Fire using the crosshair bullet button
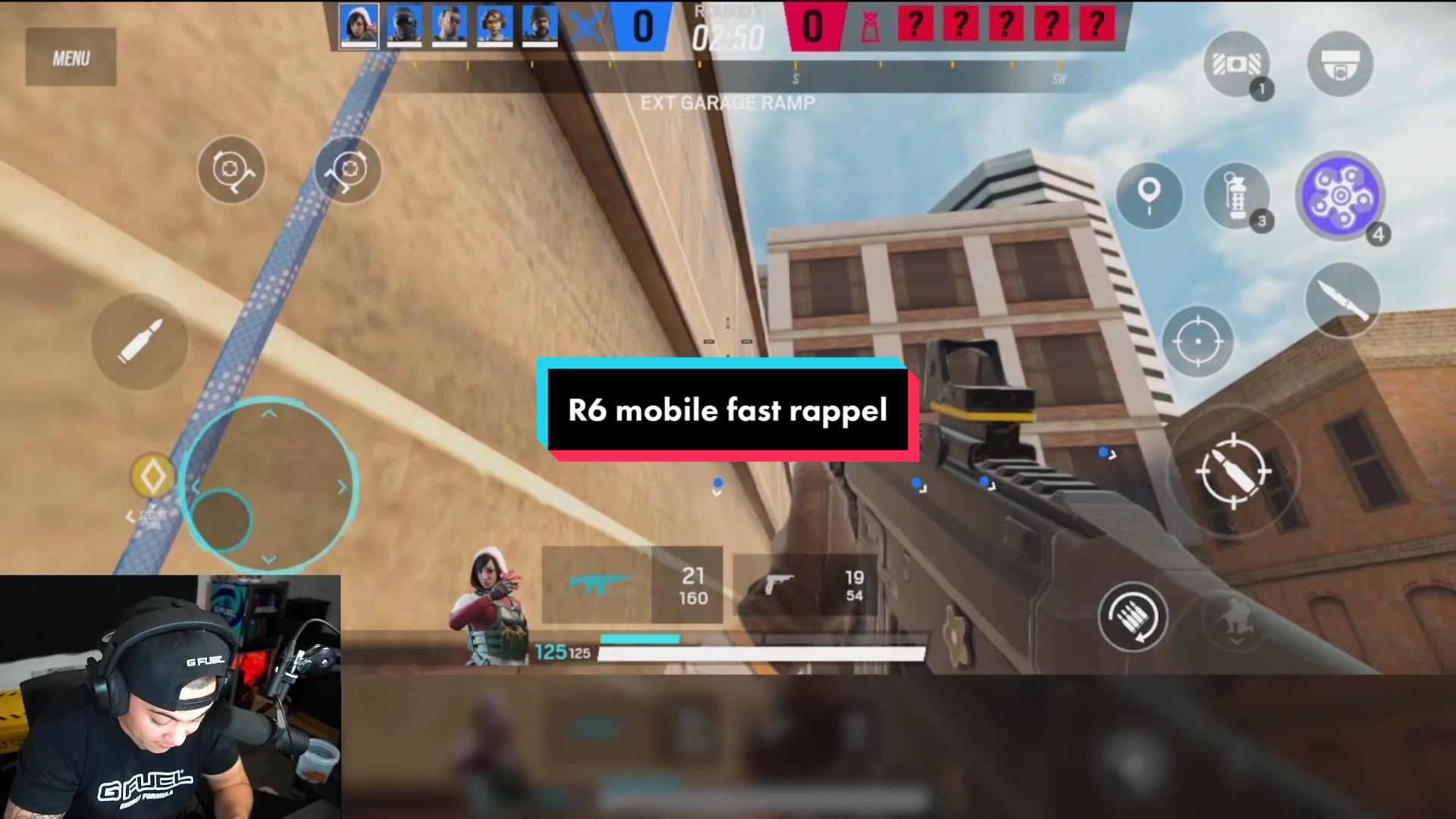 point(1232,472)
